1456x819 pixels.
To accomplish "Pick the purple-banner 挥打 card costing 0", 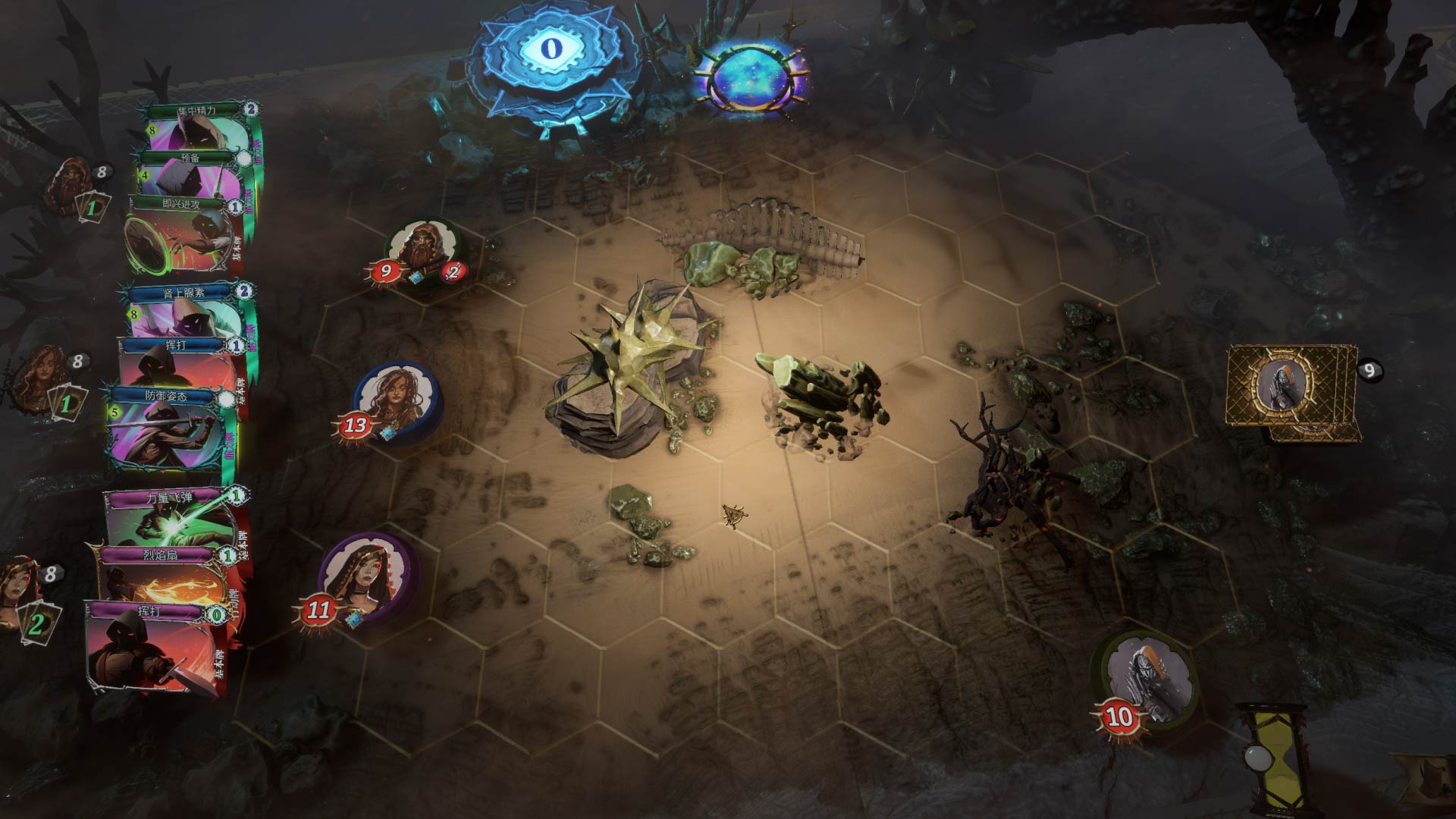I will point(155,645).
